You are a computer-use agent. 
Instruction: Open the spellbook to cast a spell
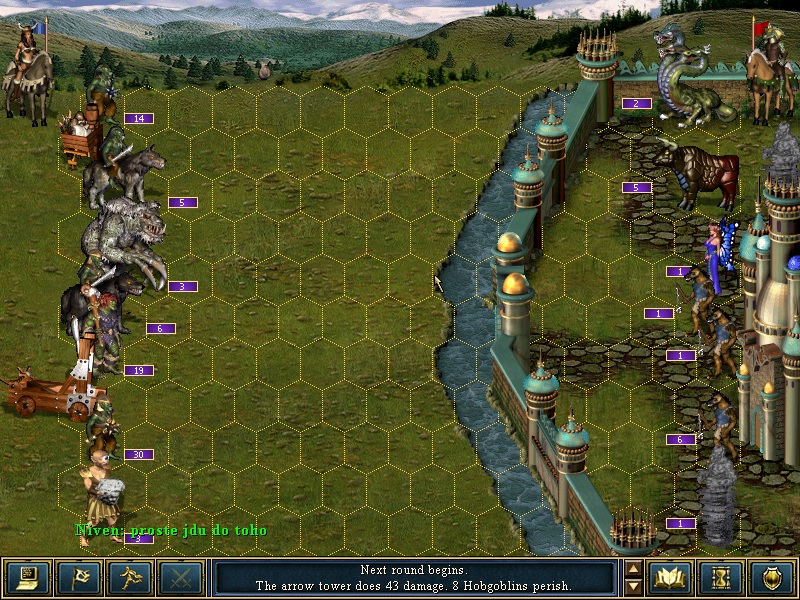(670, 578)
